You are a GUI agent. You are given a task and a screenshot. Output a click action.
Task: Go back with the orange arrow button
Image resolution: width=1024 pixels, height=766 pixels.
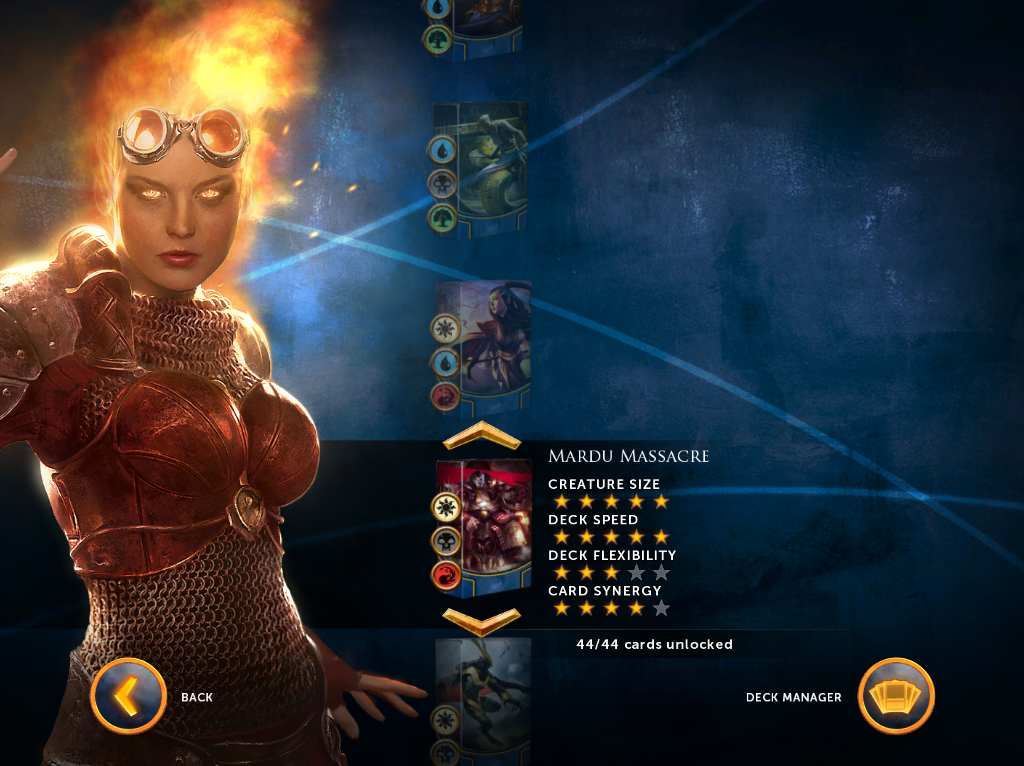tap(128, 696)
